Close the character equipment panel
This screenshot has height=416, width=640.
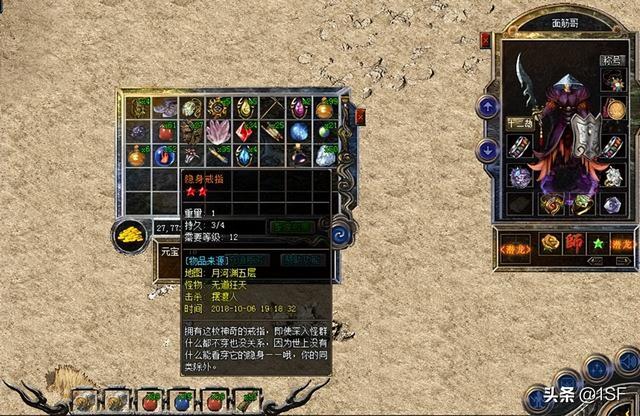[x=486, y=40]
